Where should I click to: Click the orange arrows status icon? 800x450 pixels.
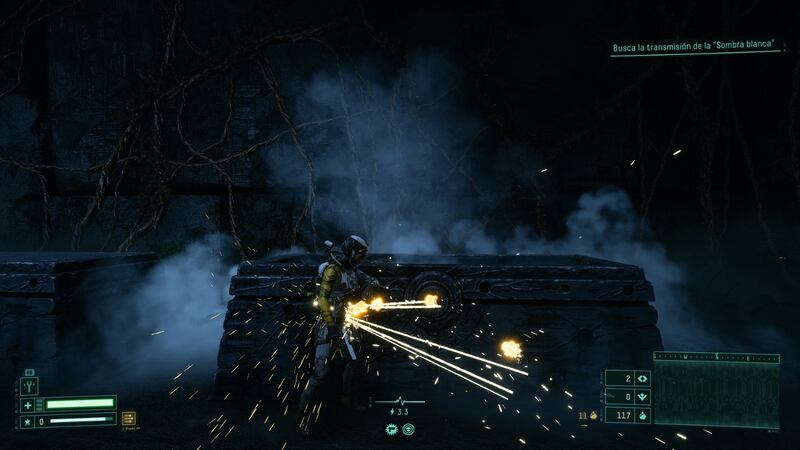pyautogui.click(x=128, y=420)
